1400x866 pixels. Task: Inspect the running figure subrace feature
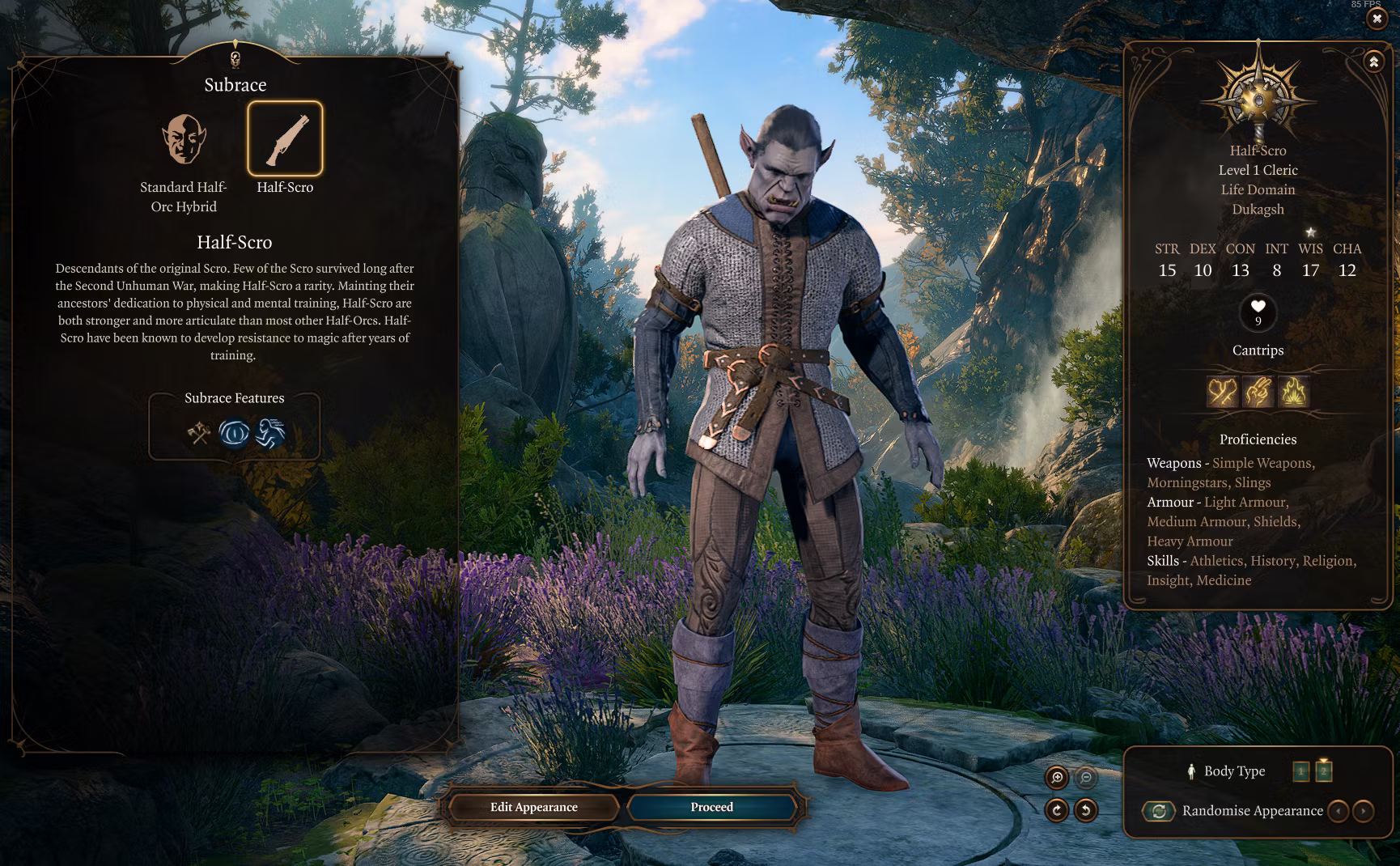(x=270, y=433)
